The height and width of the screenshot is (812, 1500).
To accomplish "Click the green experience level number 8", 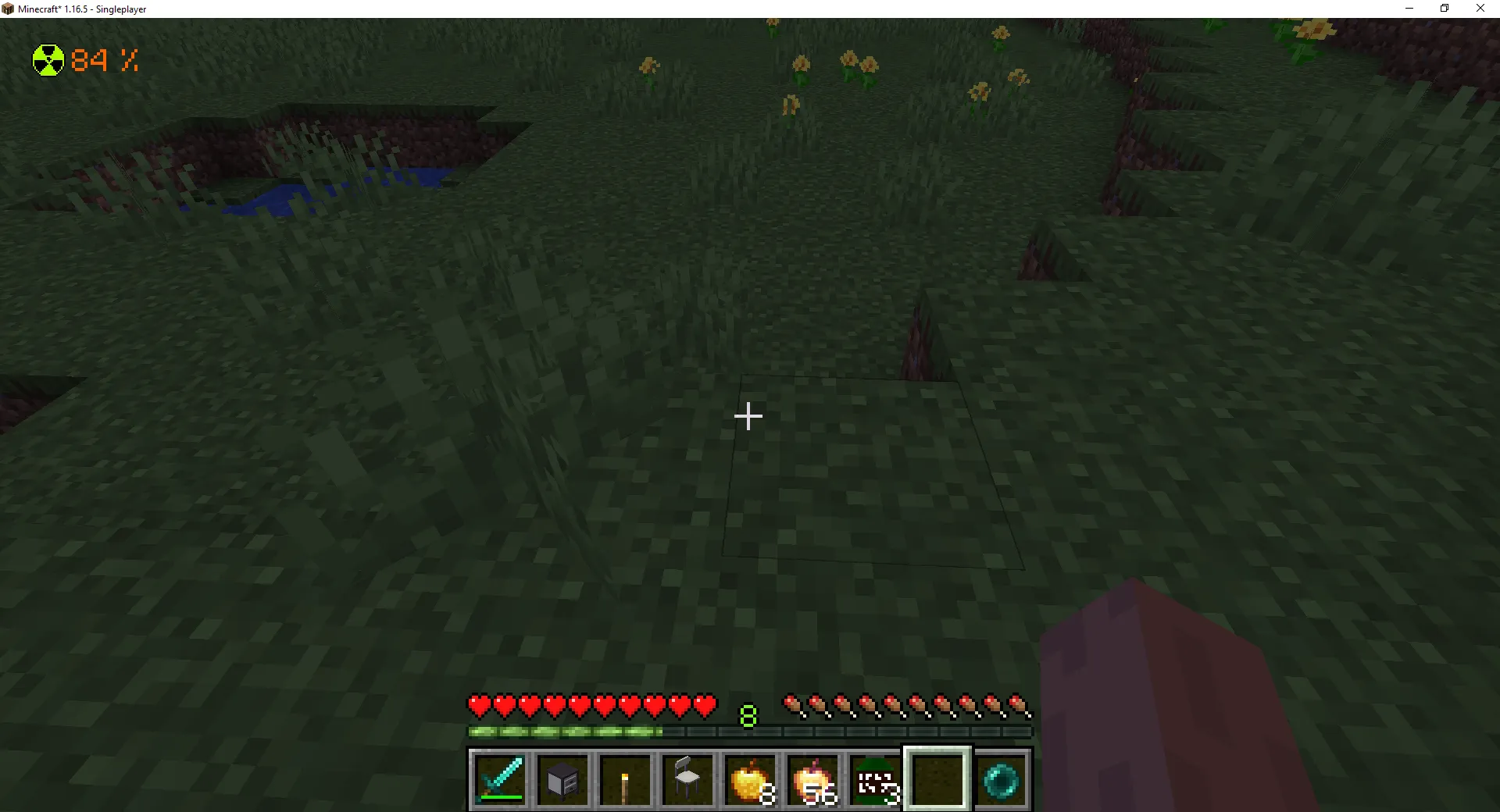I will (x=748, y=714).
